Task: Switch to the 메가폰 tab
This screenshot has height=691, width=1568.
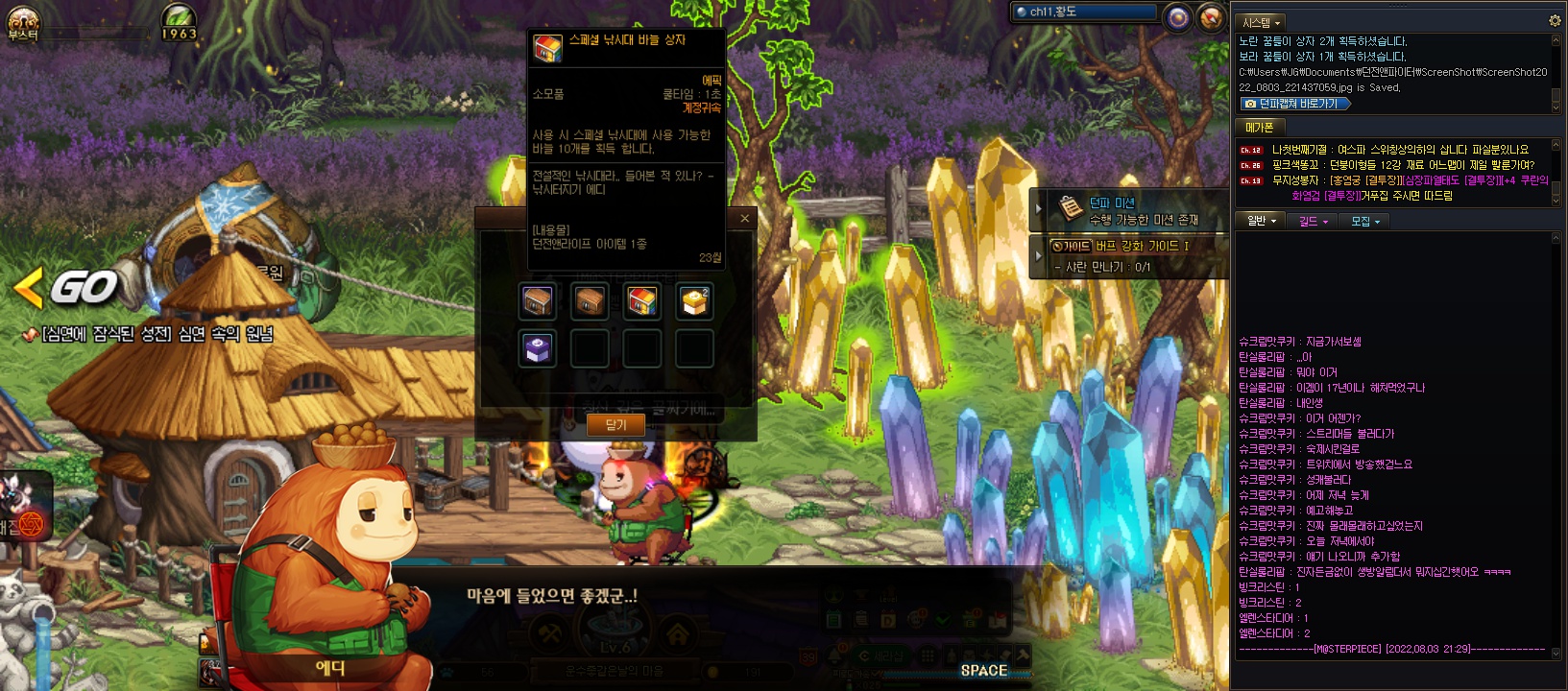Action: coord(1259,127)
